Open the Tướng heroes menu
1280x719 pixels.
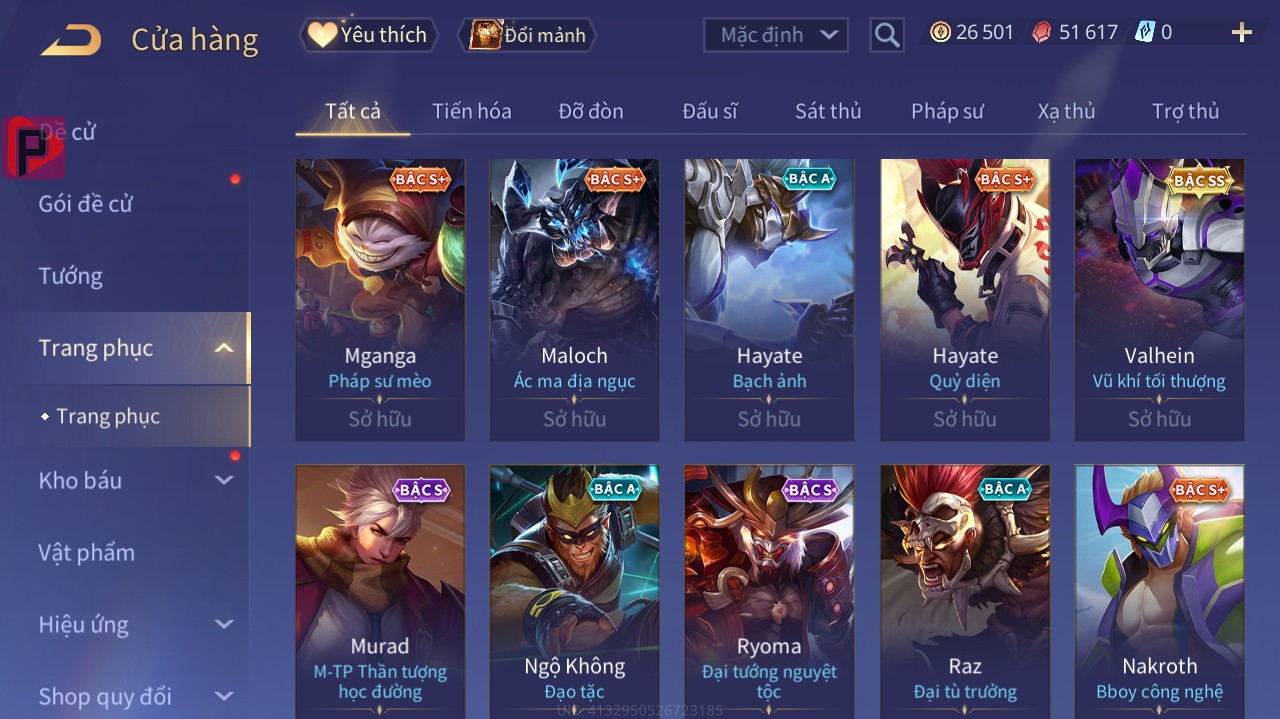71,276
